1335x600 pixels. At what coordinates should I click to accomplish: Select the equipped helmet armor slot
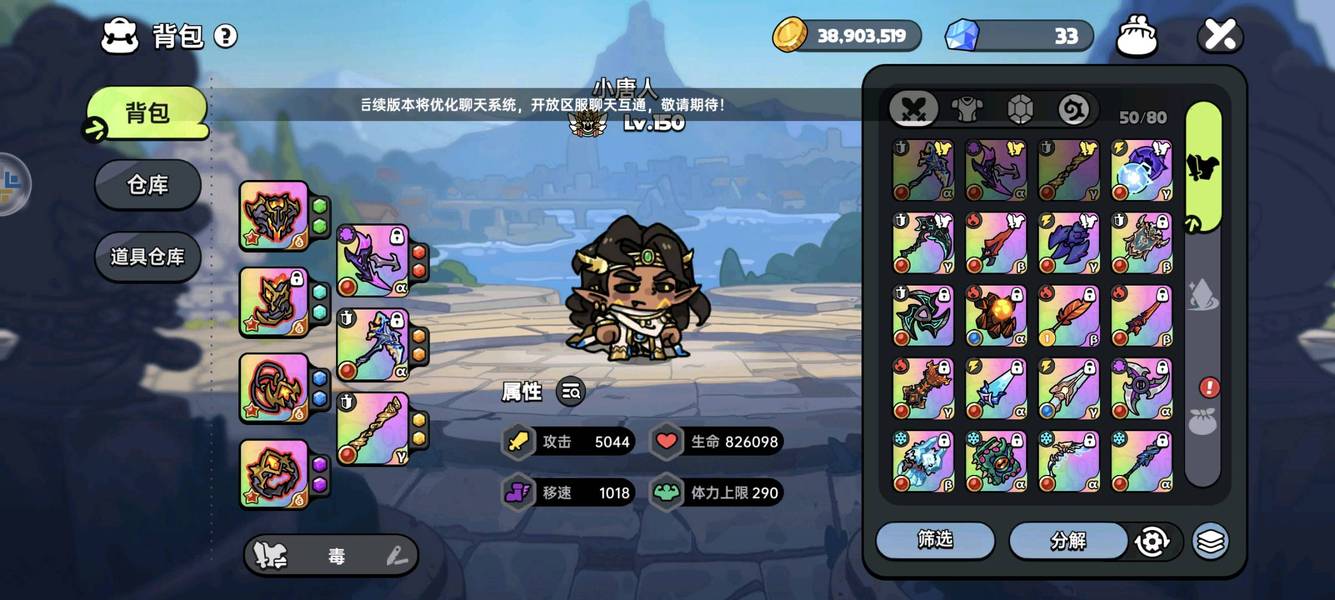274,215
